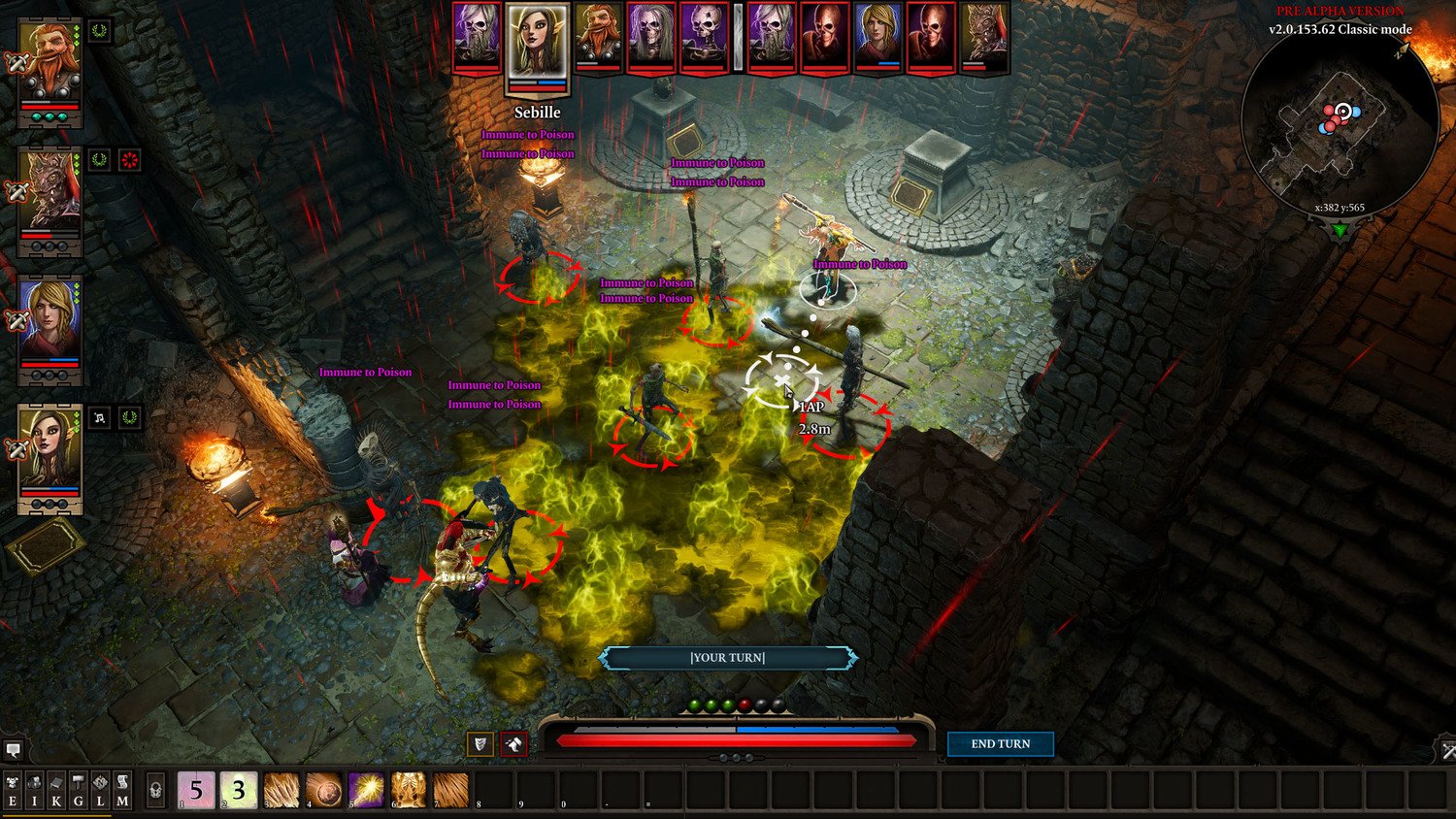Cast the claw skill in hotbar slot 3
Screen dimensions: 1456x819
[281, 790]
